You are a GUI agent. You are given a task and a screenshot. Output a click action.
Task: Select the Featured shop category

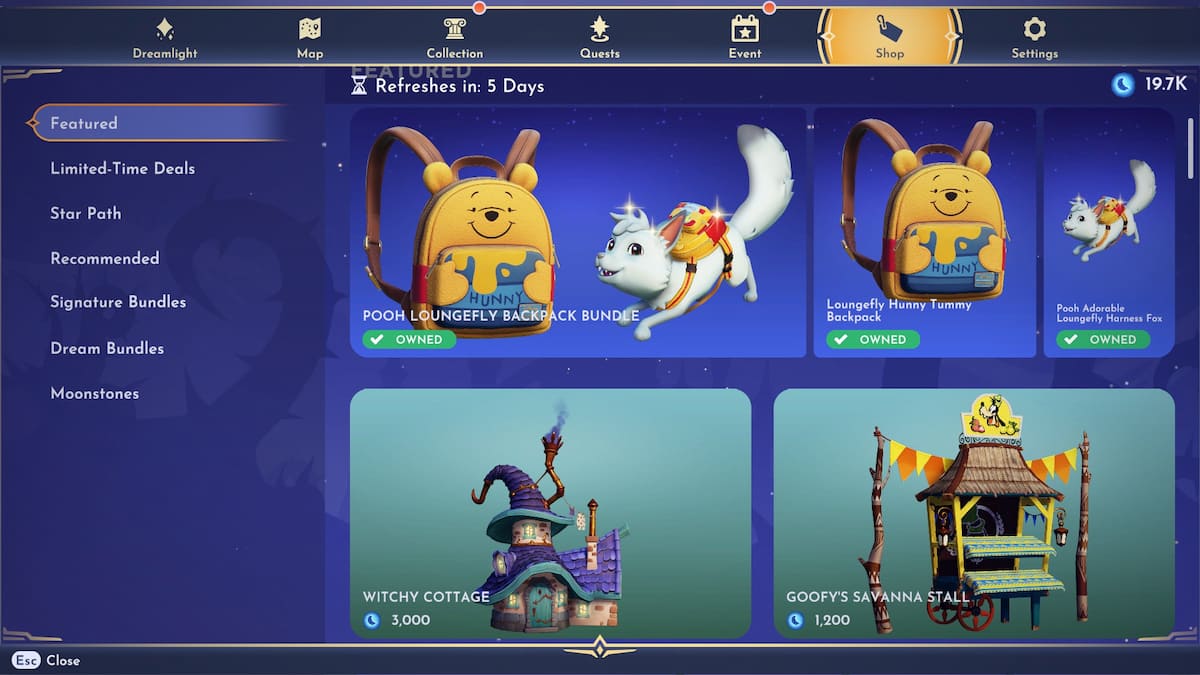tap(85, 123)
